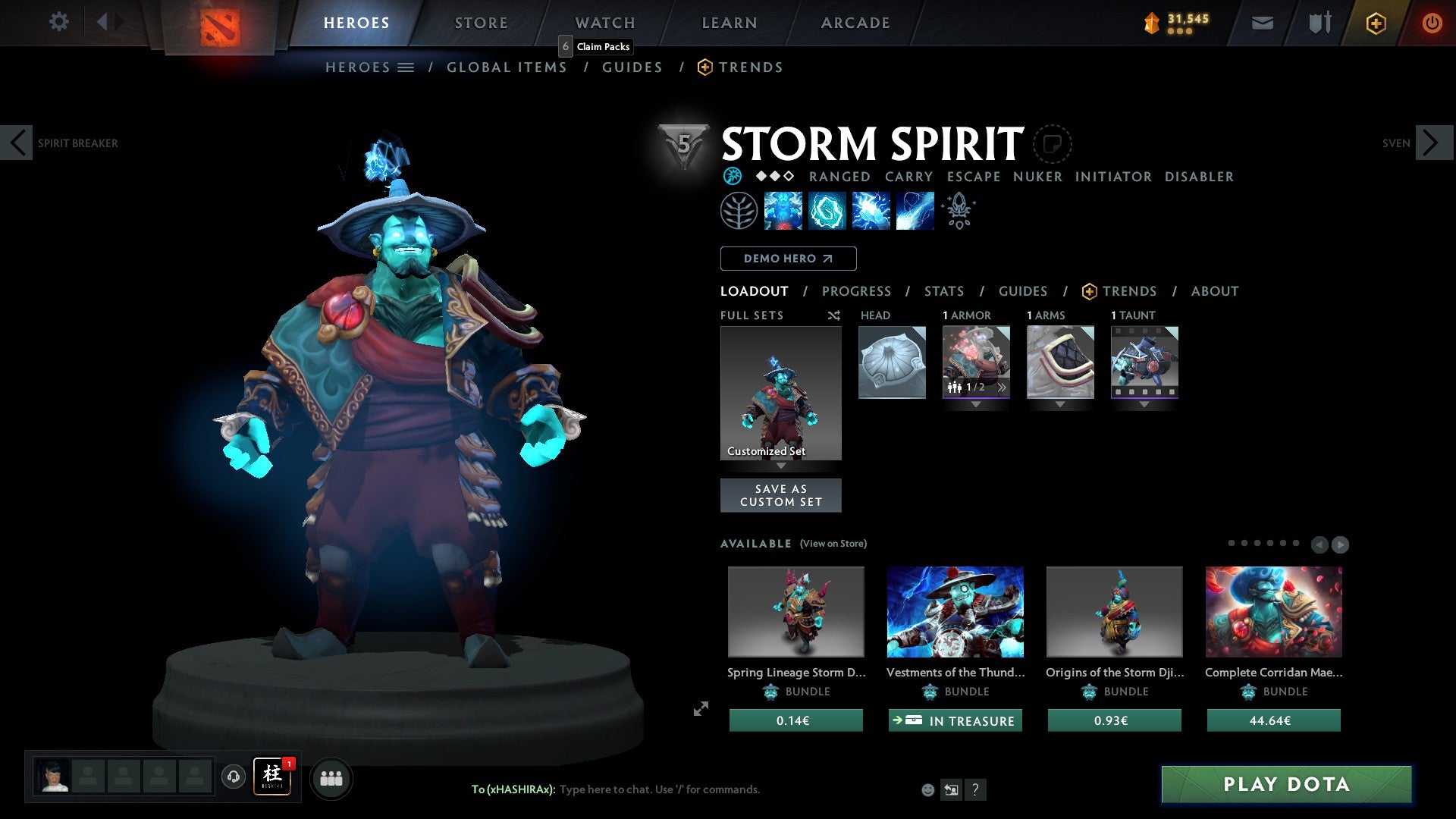Viewport: 1456px width, 819px height.
Task: Click the power/exit icon top right
Action: [1432, 23]
